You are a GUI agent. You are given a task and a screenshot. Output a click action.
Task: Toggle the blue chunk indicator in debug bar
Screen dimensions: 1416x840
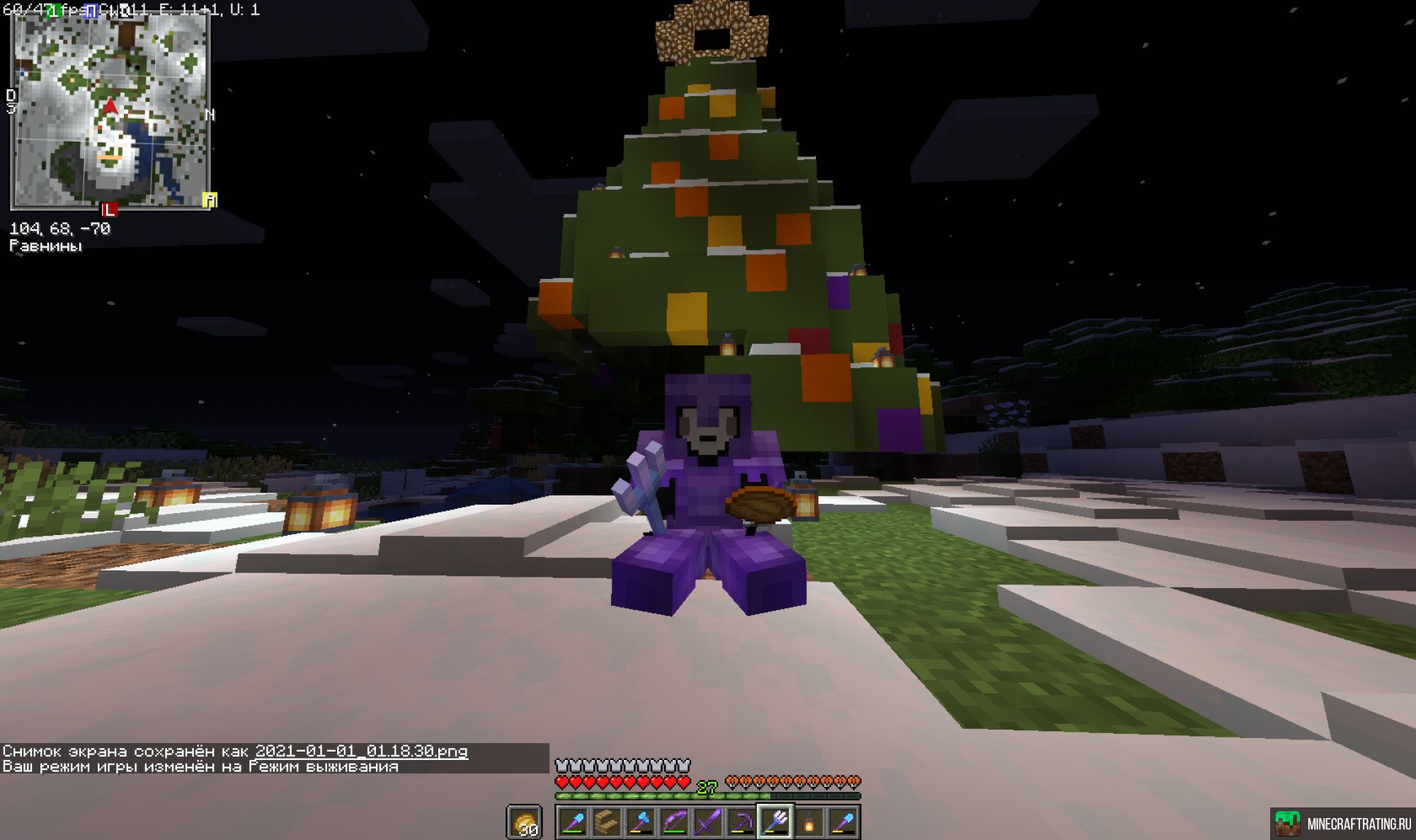point(91,11)
